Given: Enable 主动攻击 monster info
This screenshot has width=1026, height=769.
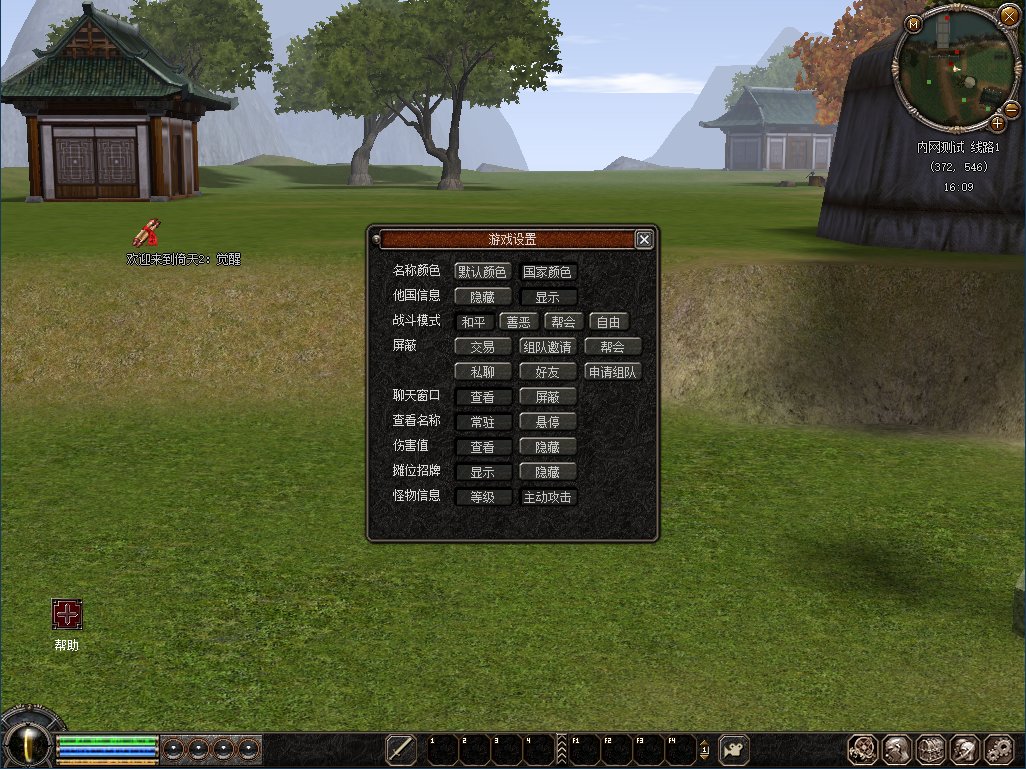Looking at the screenshot, I should pyautogui.click(x=548, y=497).
